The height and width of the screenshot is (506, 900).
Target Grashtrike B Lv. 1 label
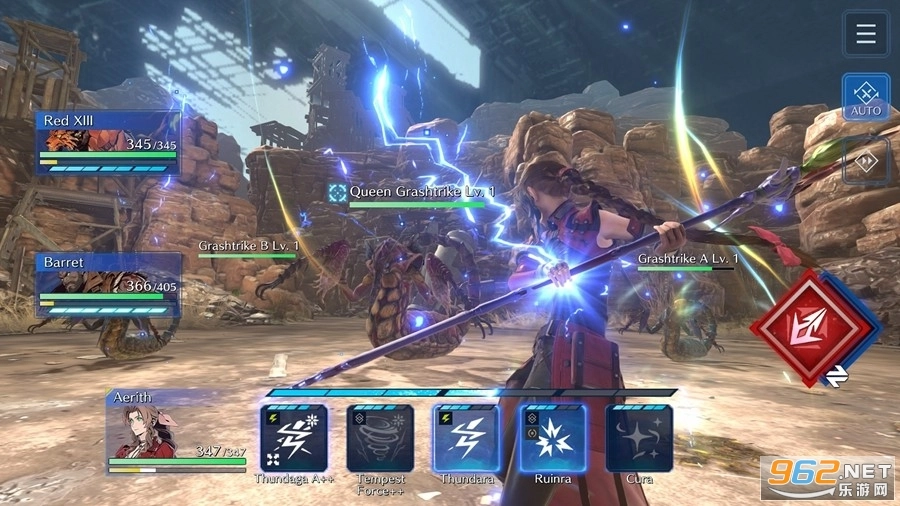248,245
